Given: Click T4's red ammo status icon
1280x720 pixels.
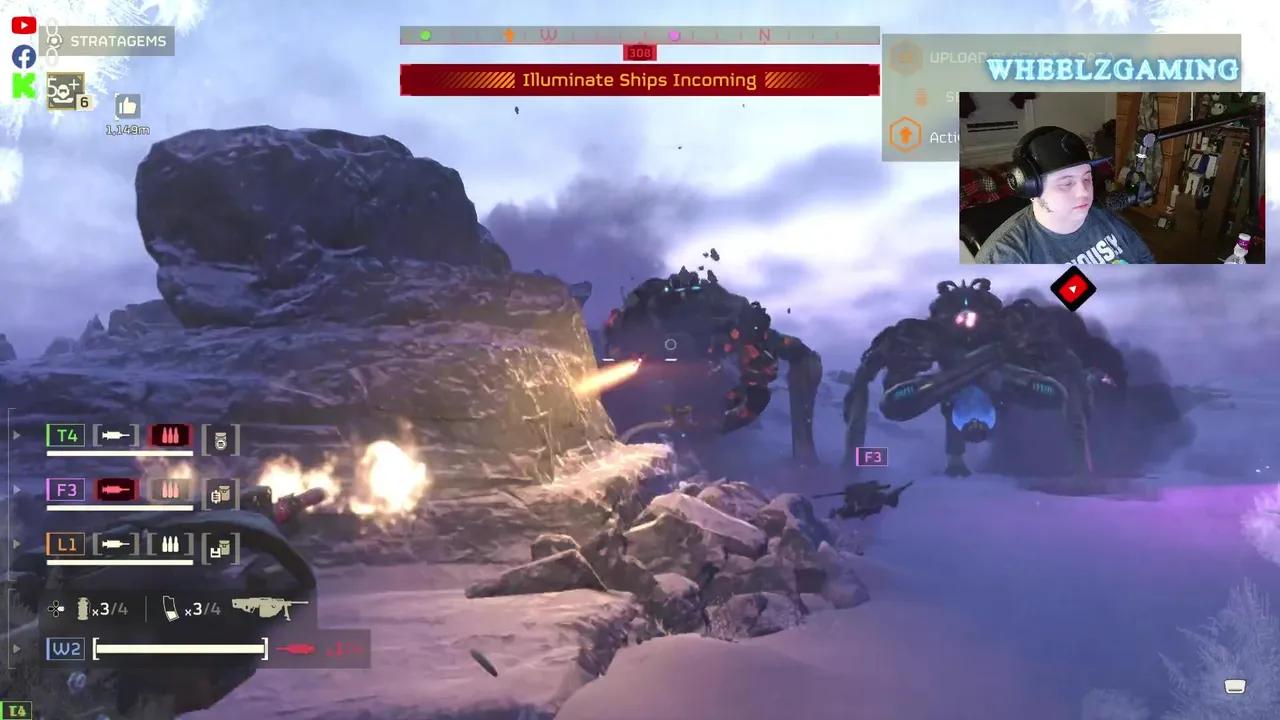Looking at the screenshot, I should click(169, 435).
